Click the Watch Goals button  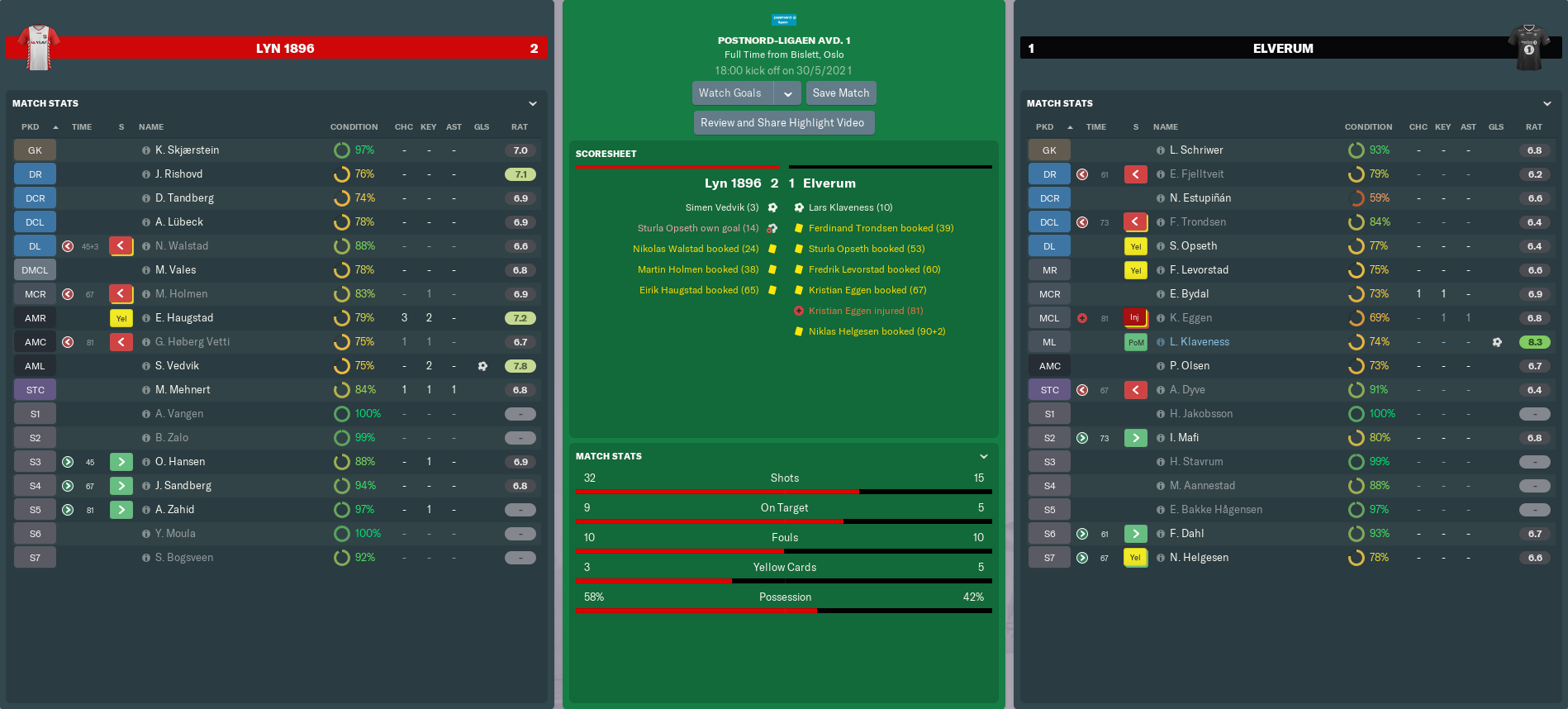(x=730, y=93)
